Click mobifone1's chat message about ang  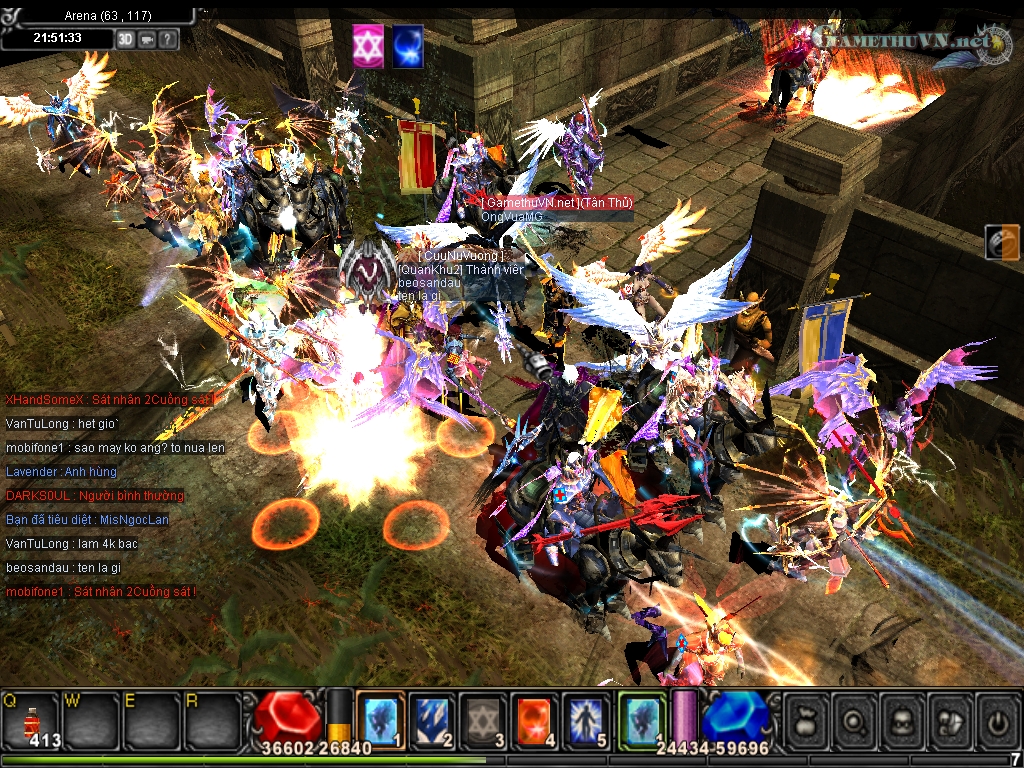(115, 447)
